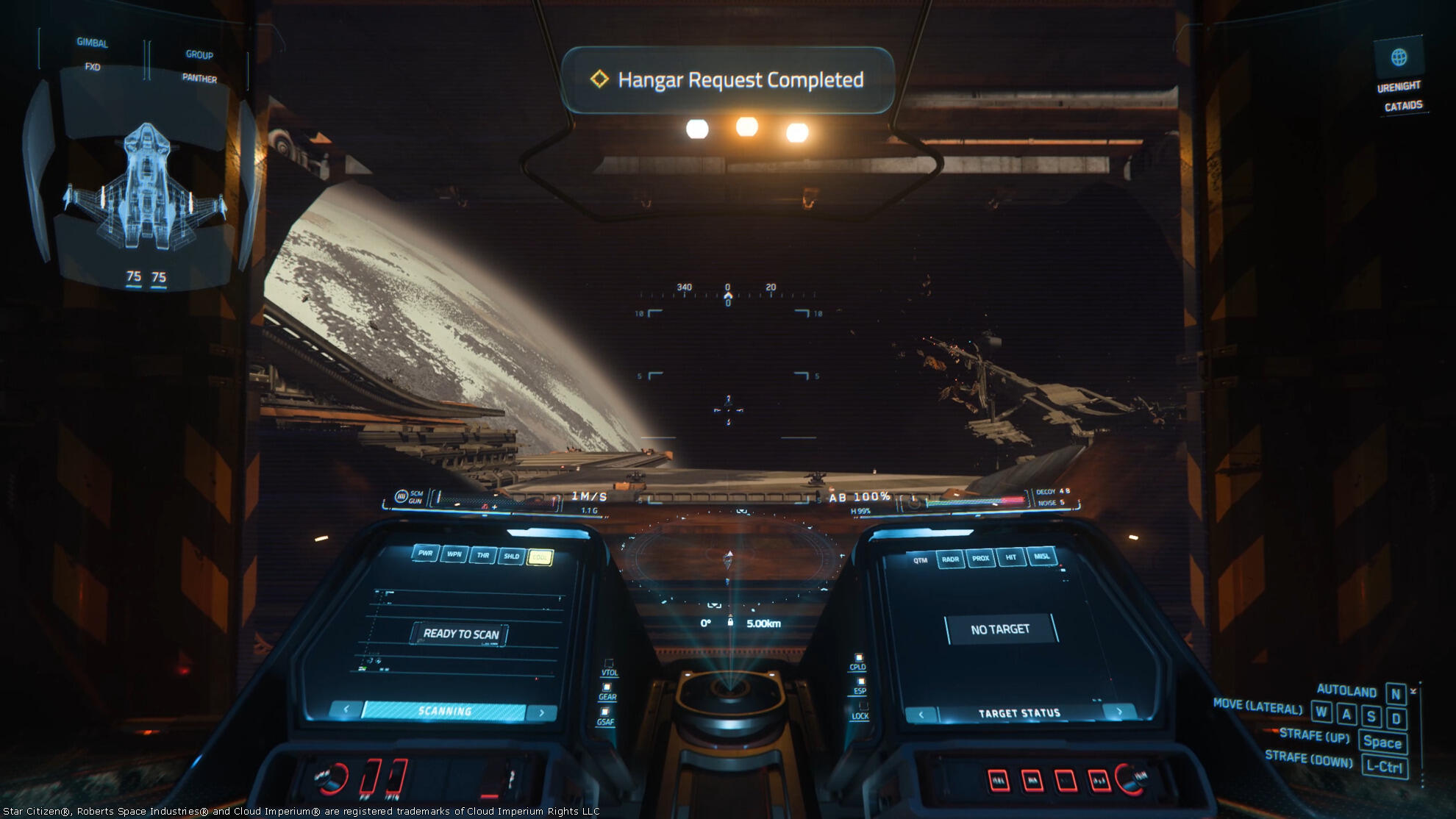Toggle the ESP indicator
This screenshot has width=1456, height=819.
[860, 687]
